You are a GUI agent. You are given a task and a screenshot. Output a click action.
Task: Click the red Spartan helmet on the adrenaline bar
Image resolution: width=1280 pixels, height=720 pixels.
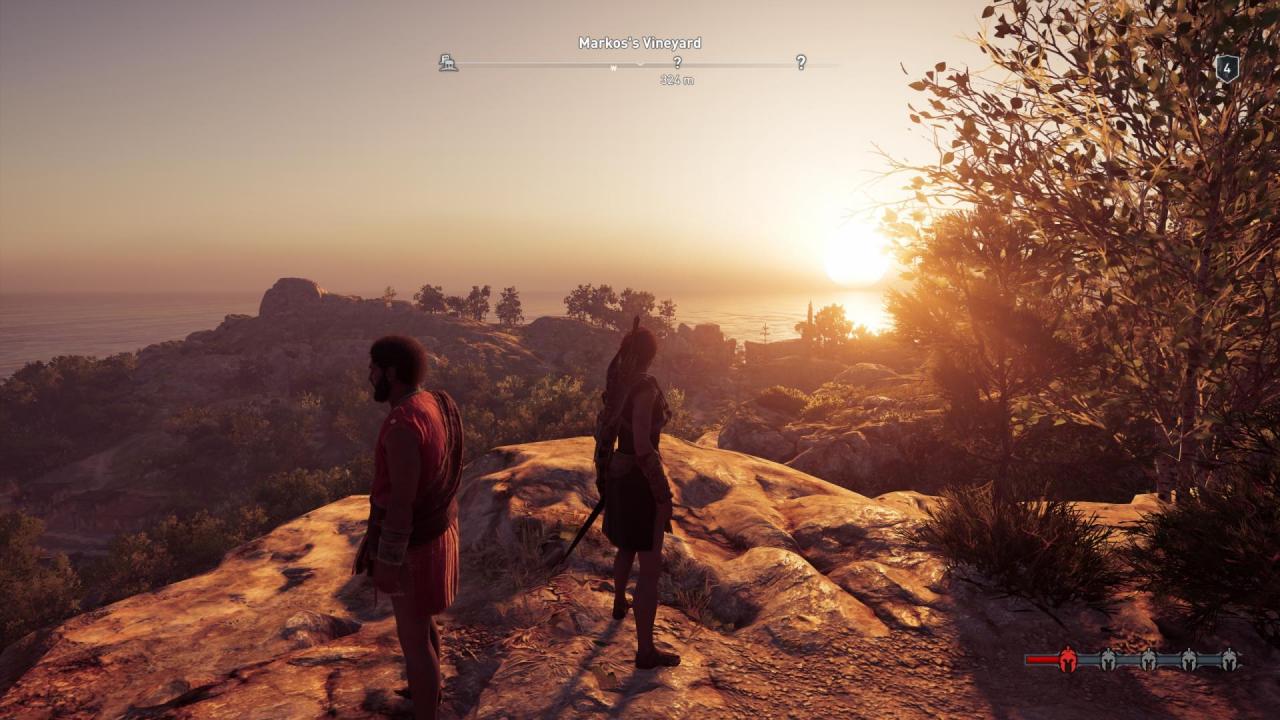tap(1068, 659)
